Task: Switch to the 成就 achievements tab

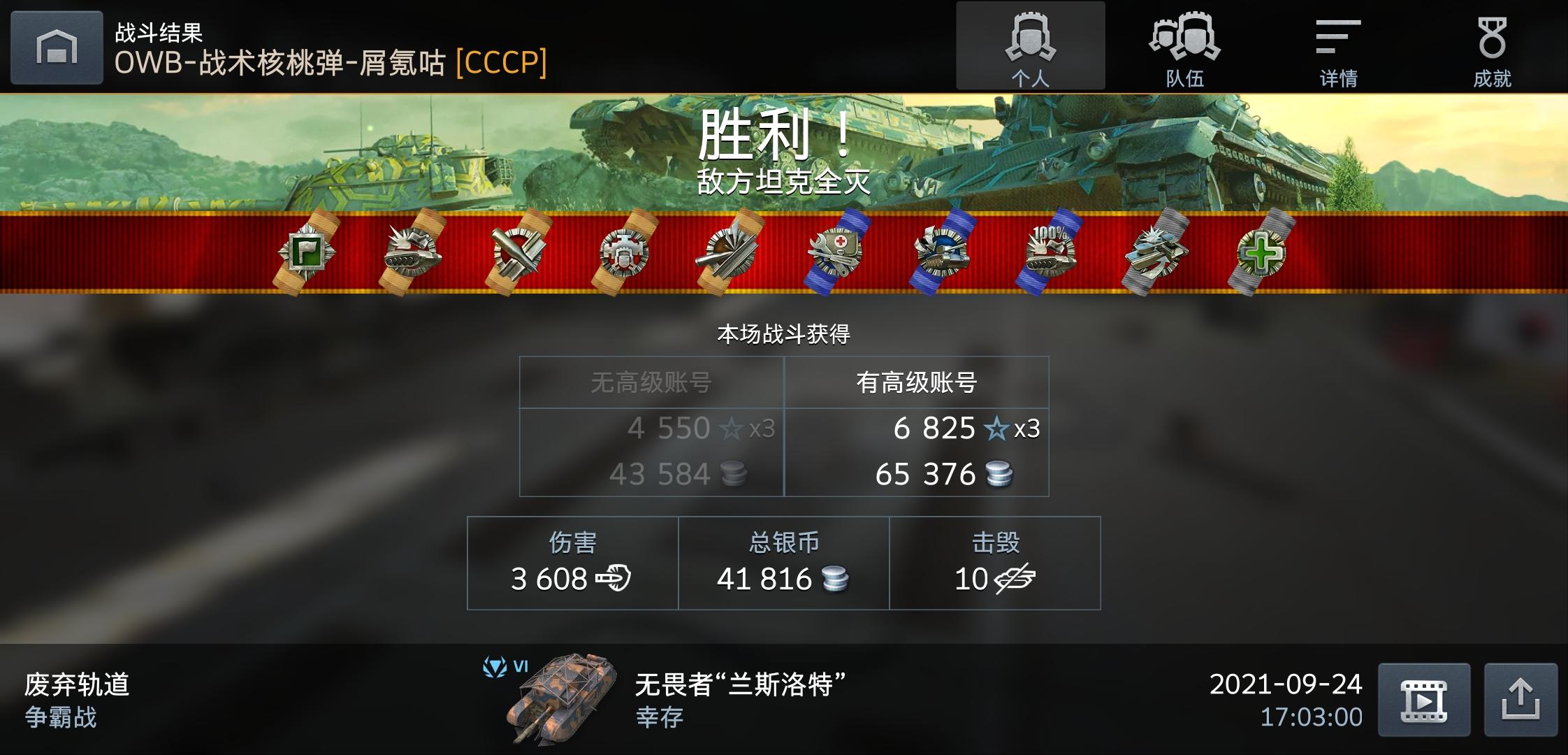Action: point(1491,45)
